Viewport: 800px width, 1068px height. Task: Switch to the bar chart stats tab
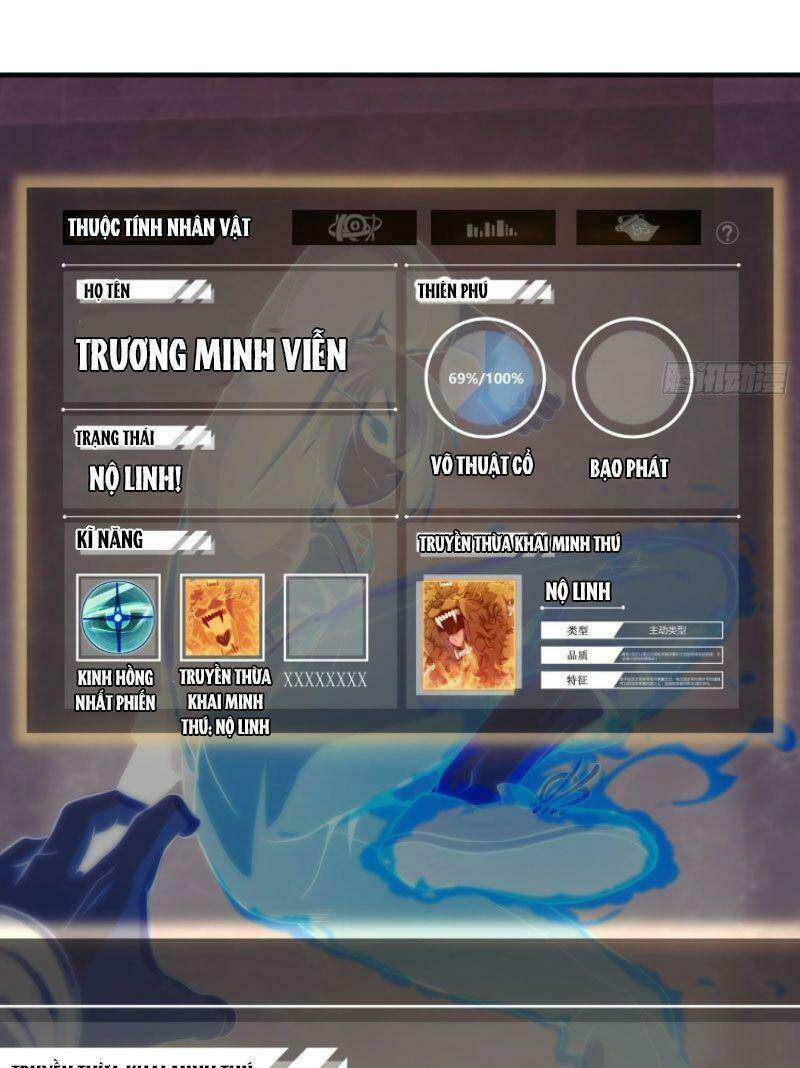[x=492, y=228]
